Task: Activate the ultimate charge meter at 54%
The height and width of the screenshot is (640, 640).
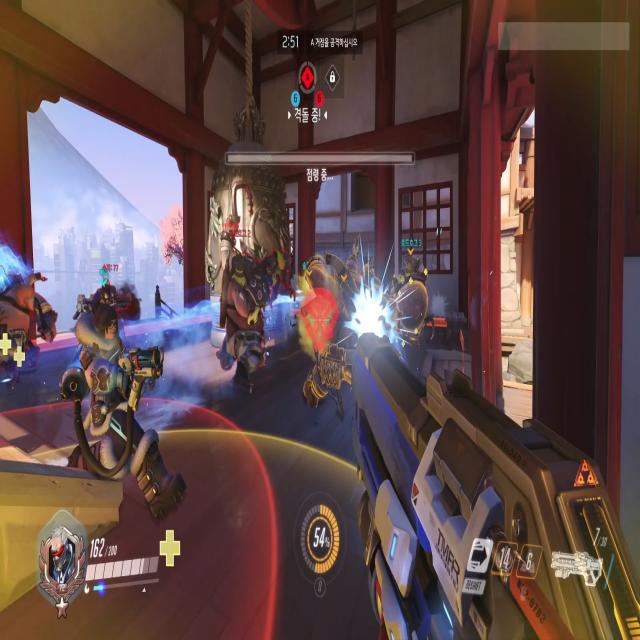Action: coord(320,540)
